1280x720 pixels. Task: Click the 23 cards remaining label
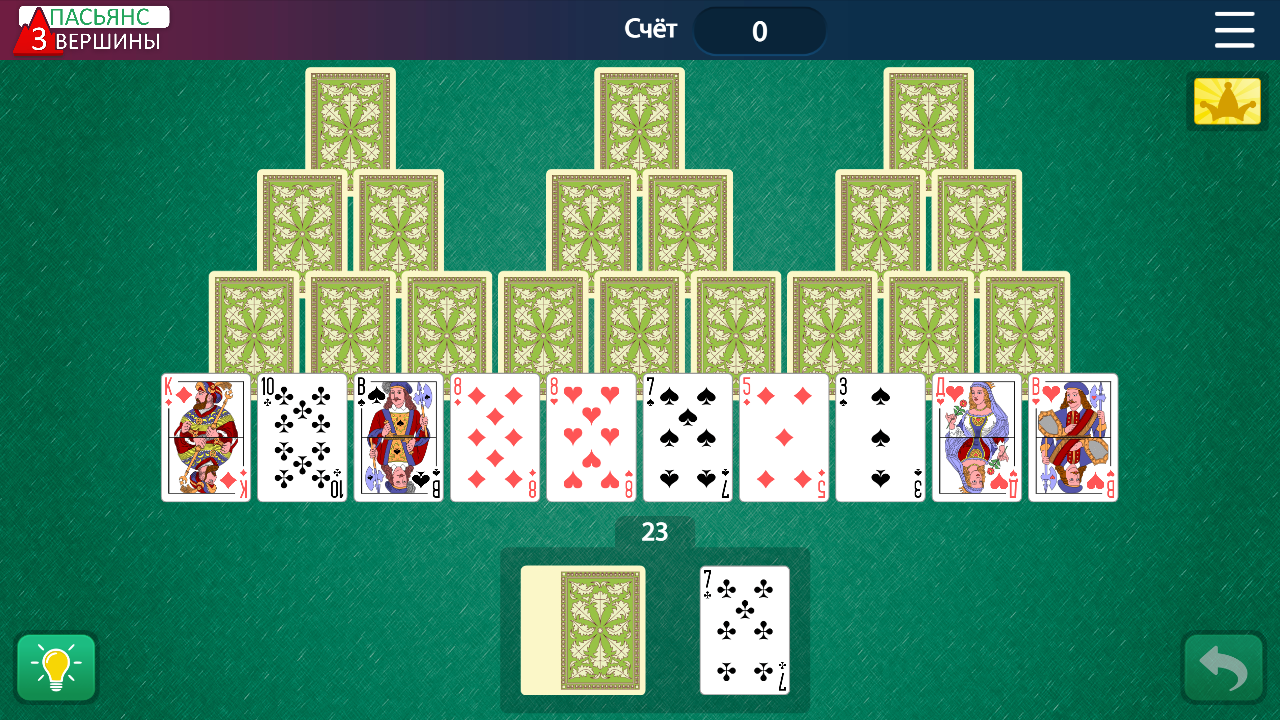[655, 529]
